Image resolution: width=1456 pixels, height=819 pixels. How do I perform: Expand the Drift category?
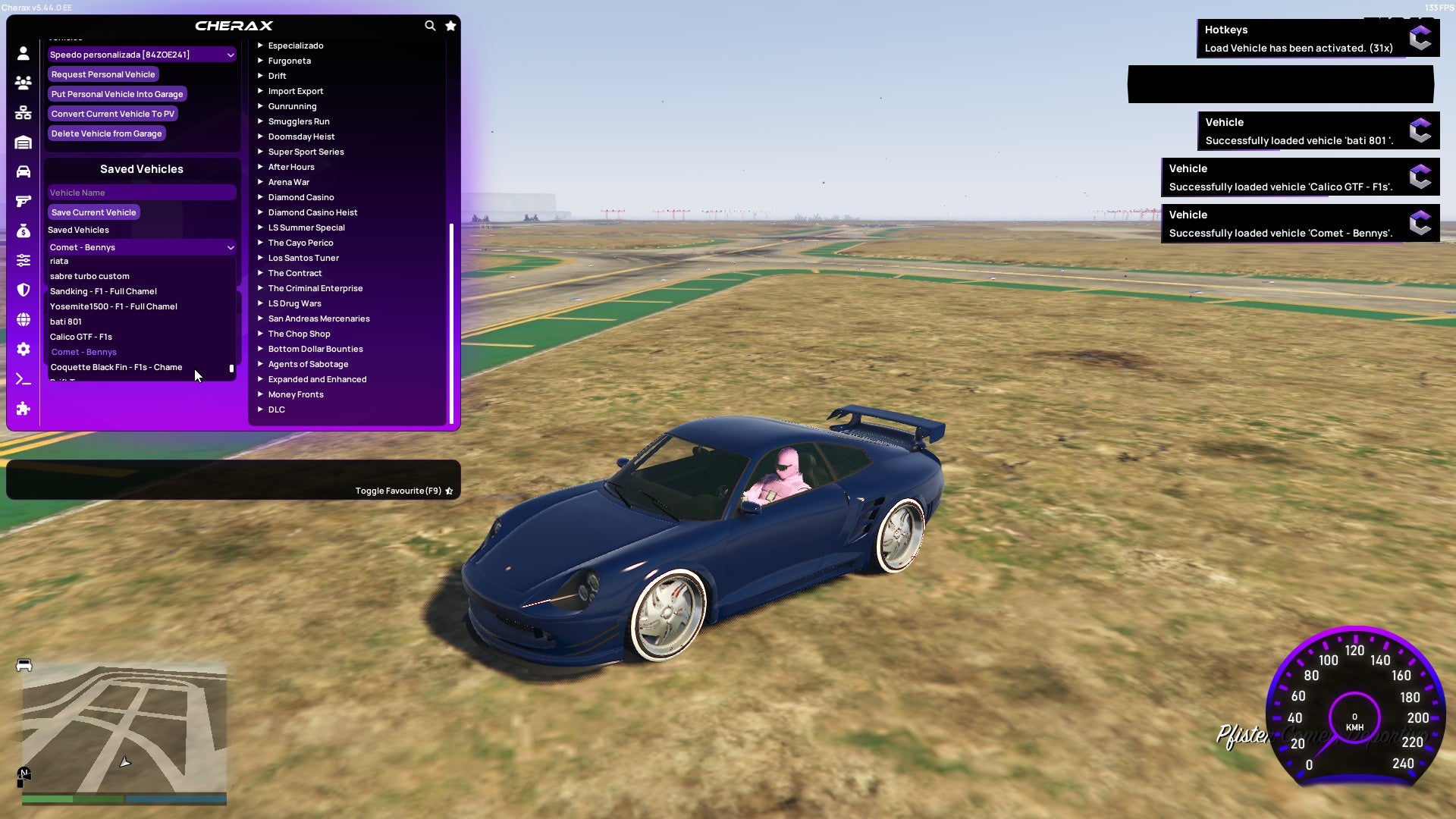[x=278, y=76]
